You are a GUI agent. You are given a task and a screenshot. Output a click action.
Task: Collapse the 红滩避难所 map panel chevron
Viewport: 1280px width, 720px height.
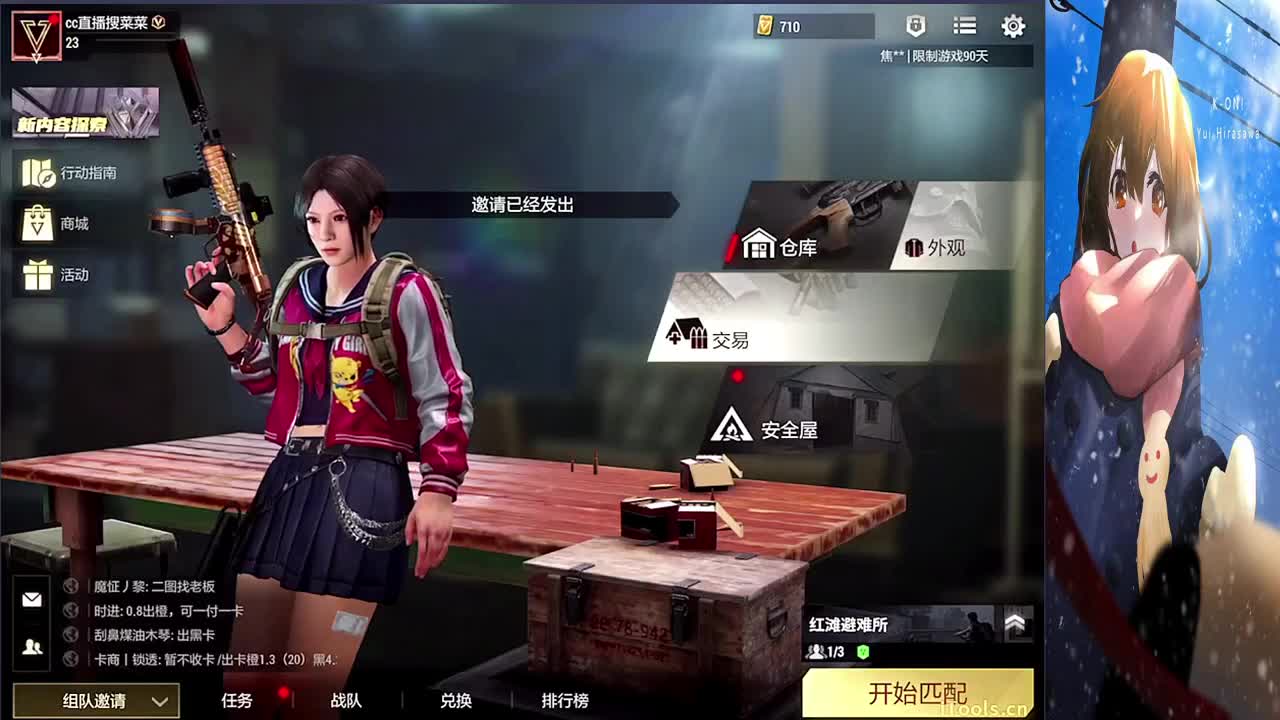click(1018, 622)
